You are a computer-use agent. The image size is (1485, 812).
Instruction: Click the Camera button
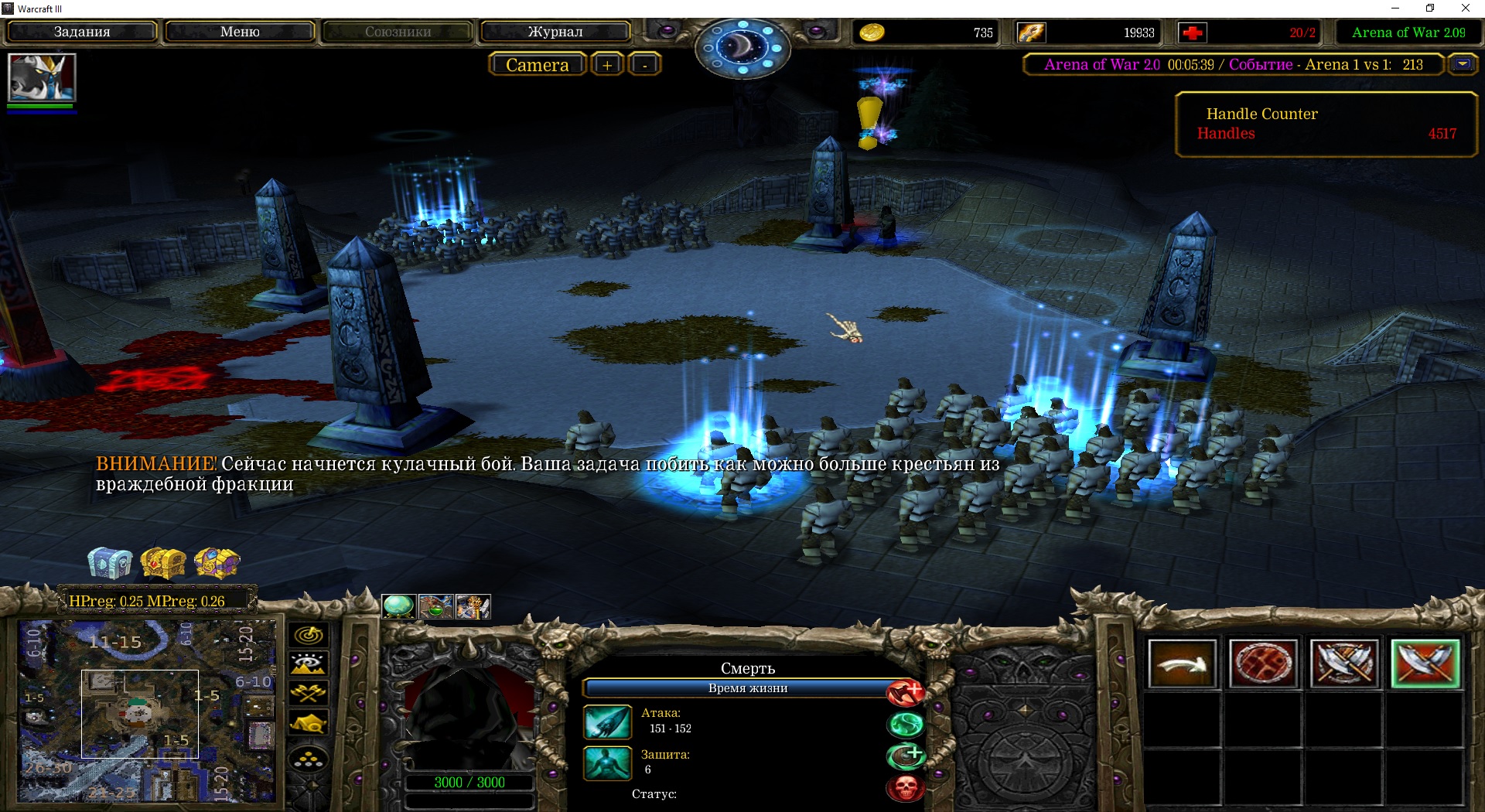[x=537, y=65]
